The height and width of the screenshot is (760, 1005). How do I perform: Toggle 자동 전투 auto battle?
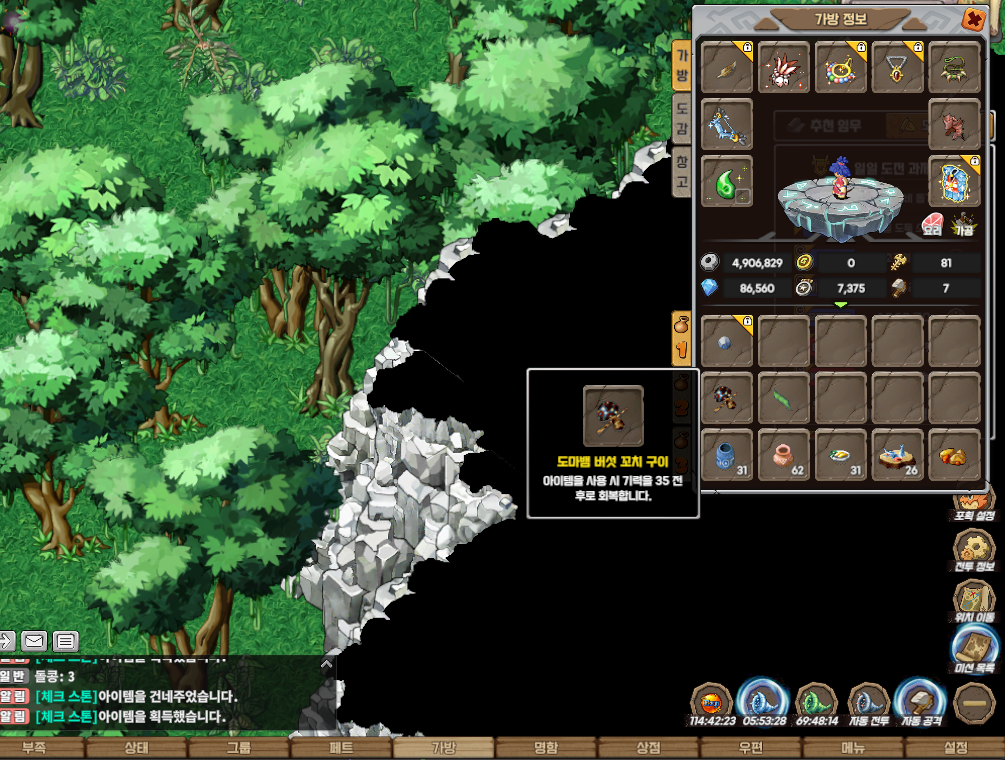(869, 702)
